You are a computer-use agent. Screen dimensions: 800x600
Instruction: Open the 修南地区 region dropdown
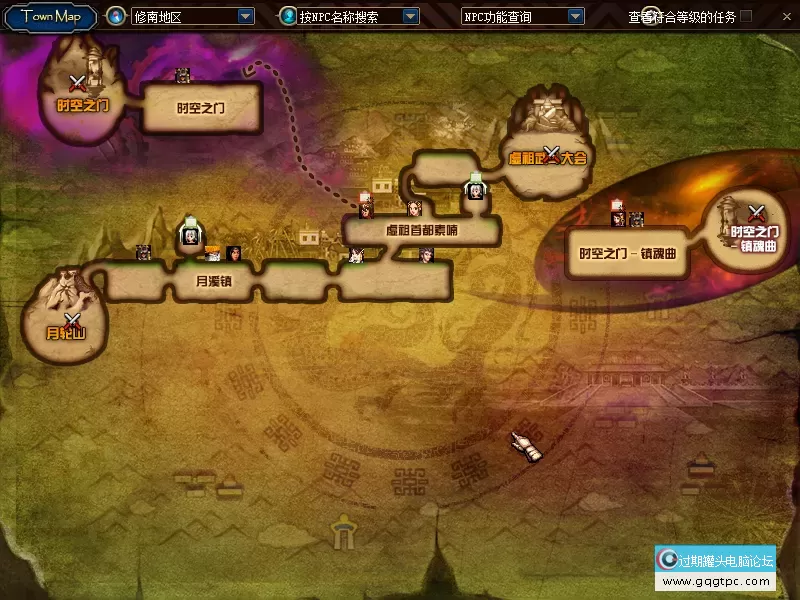click(x=246, y=17)
